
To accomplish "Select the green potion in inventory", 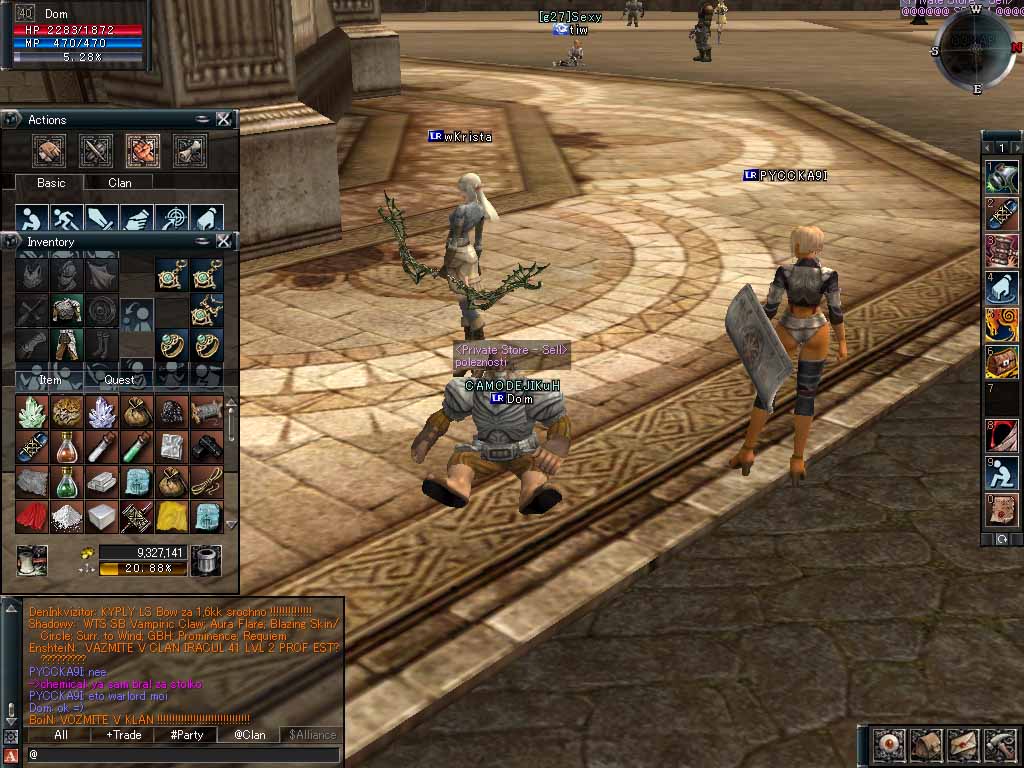I will (67, 482).
